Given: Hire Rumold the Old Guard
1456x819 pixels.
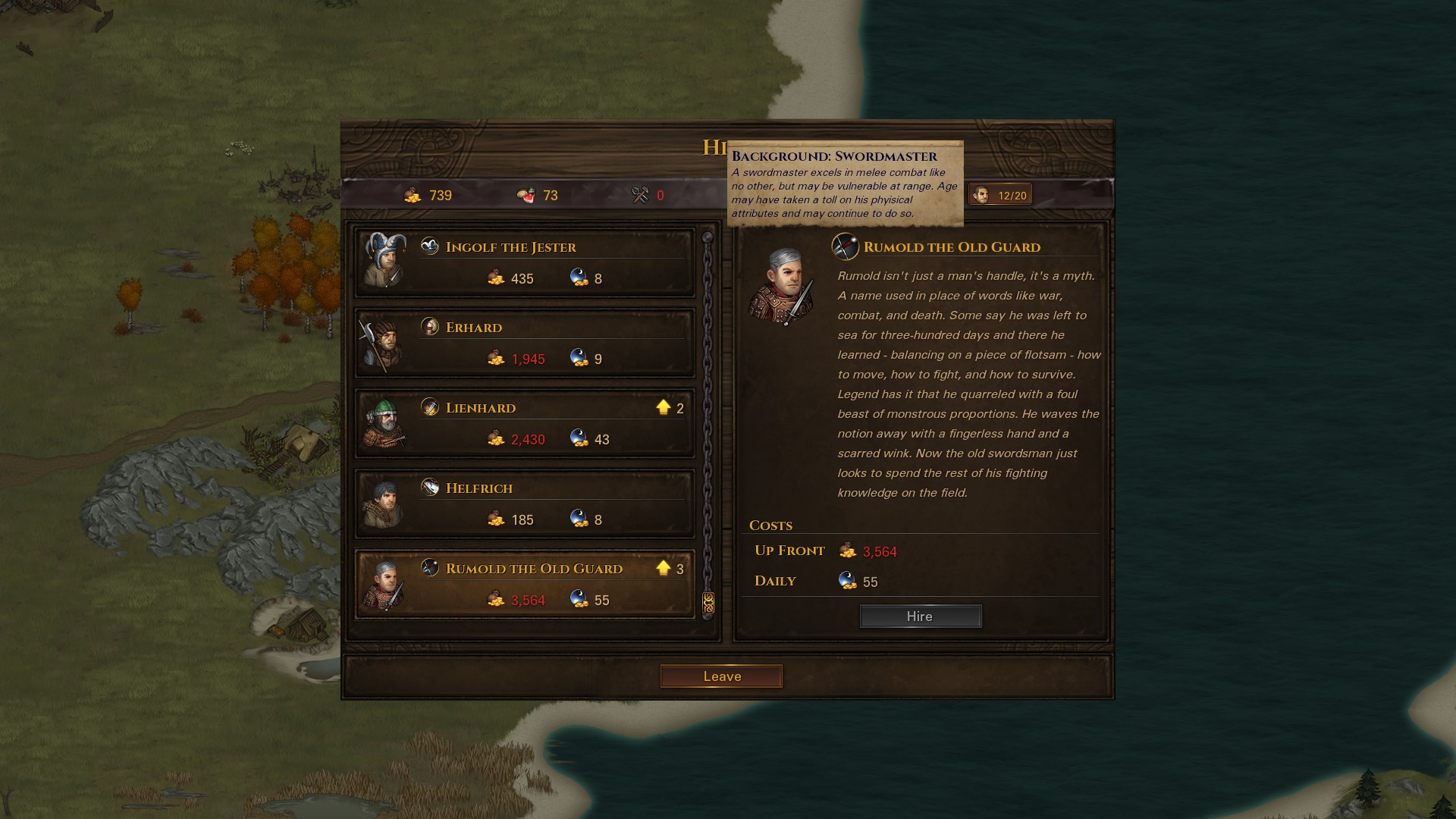Looking at the screenshot, I should point(920,617).
